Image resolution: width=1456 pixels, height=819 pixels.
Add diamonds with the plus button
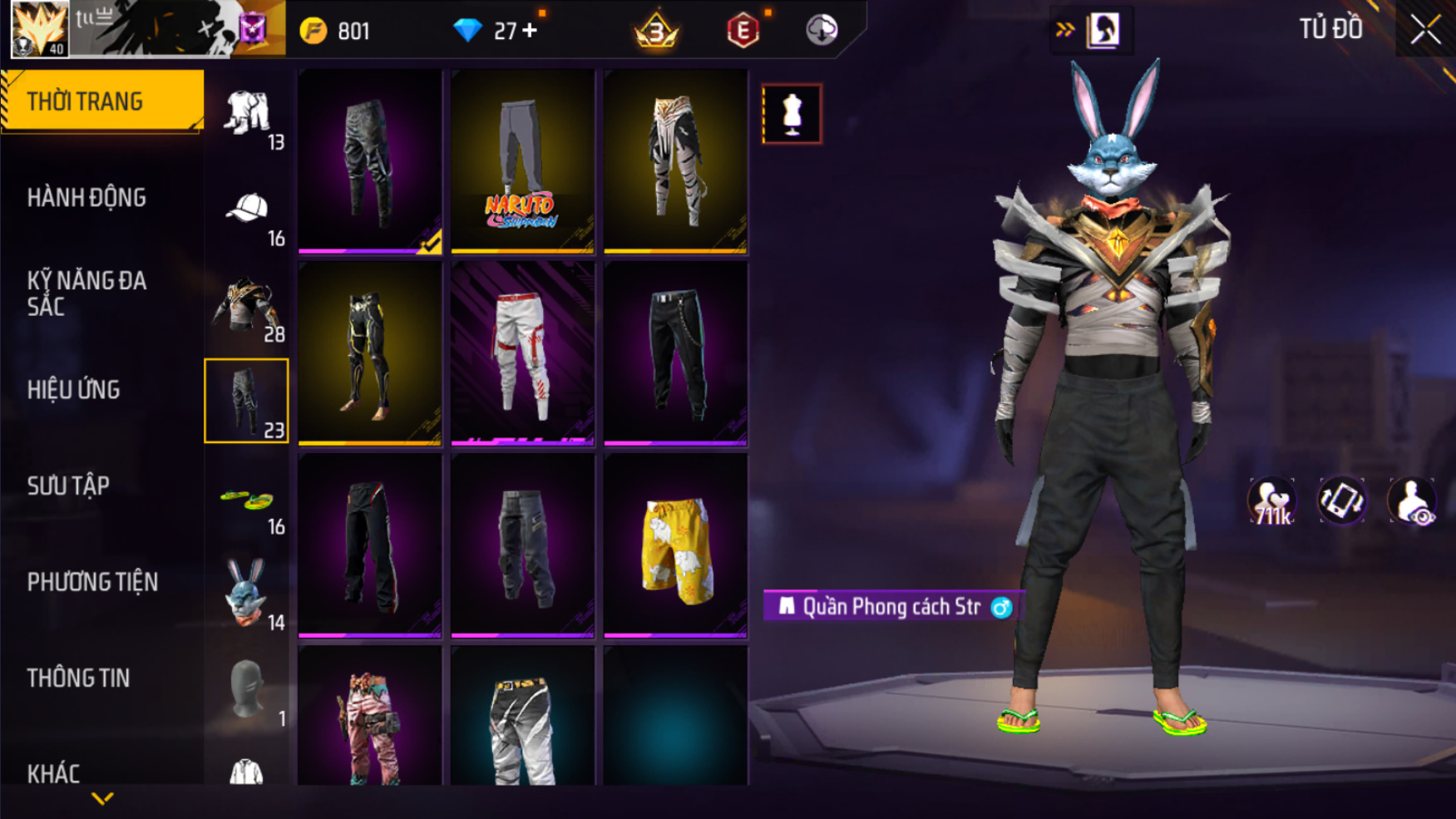coord(530,32)
